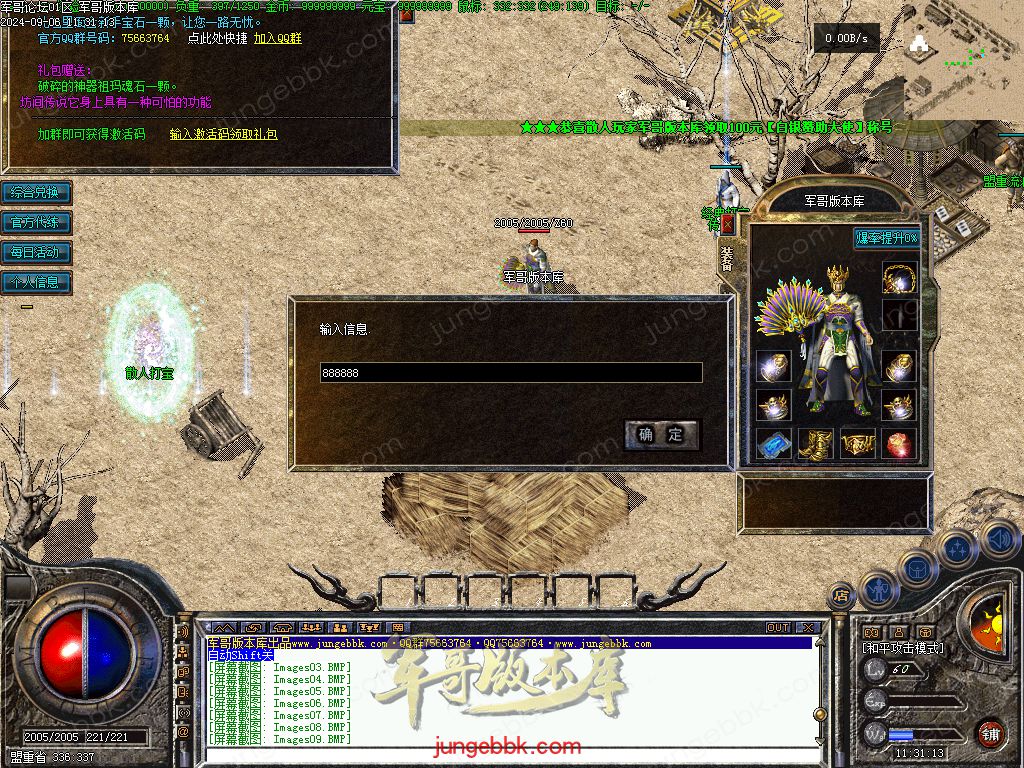
Task: Open the 综合兑换 menu button
Action: [36, 192]
